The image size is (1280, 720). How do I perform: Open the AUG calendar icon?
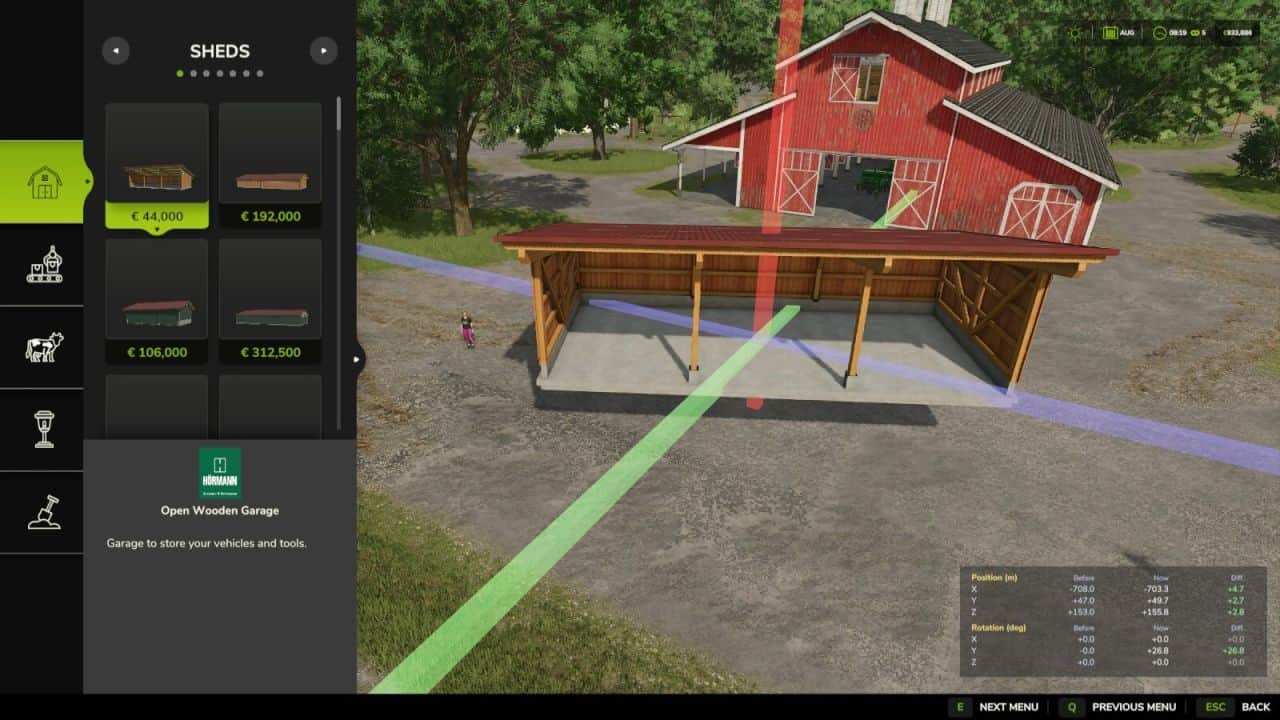pos(1109,33)
